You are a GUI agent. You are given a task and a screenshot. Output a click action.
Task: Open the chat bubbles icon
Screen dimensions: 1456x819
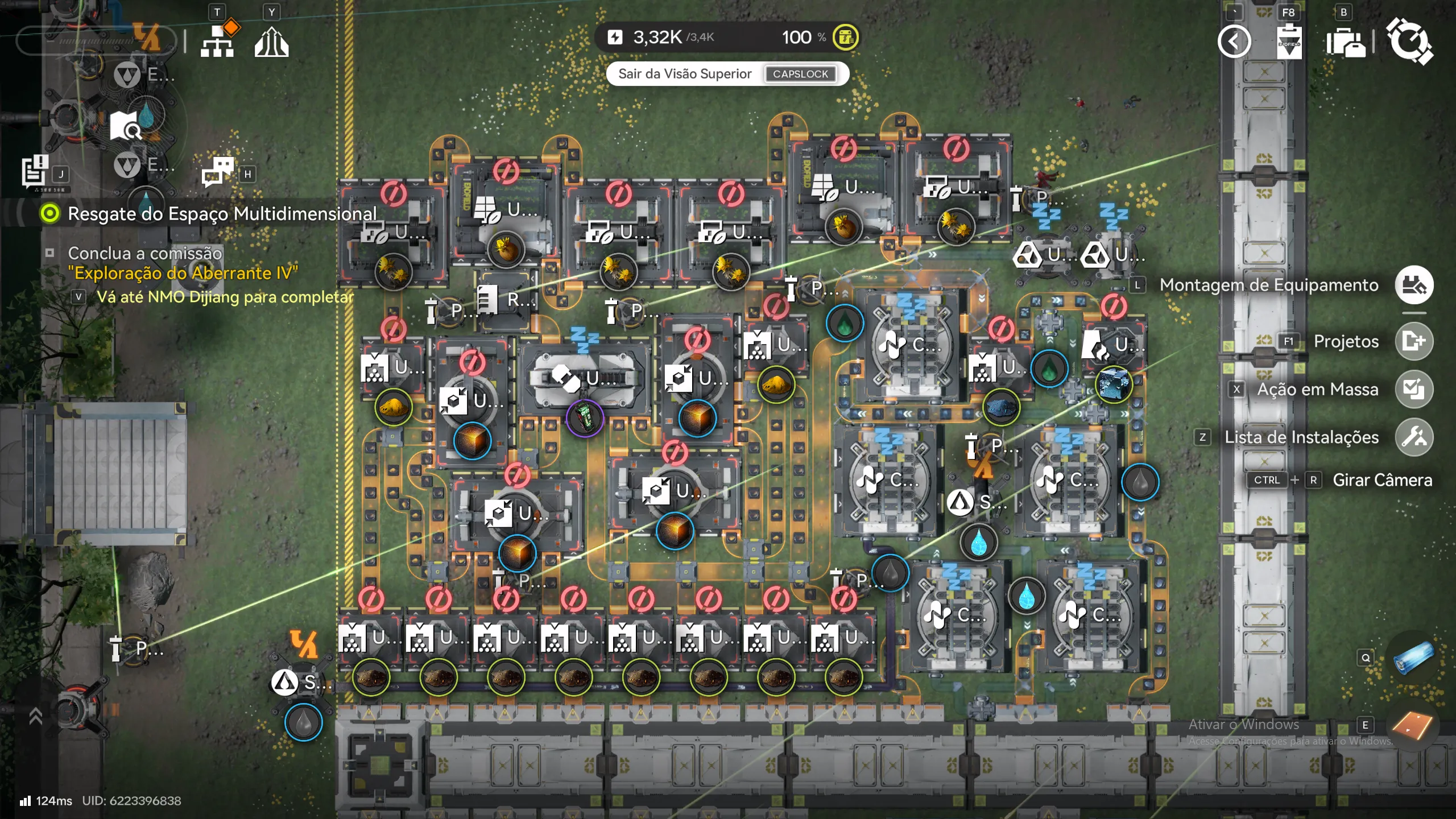click(217, 171)
